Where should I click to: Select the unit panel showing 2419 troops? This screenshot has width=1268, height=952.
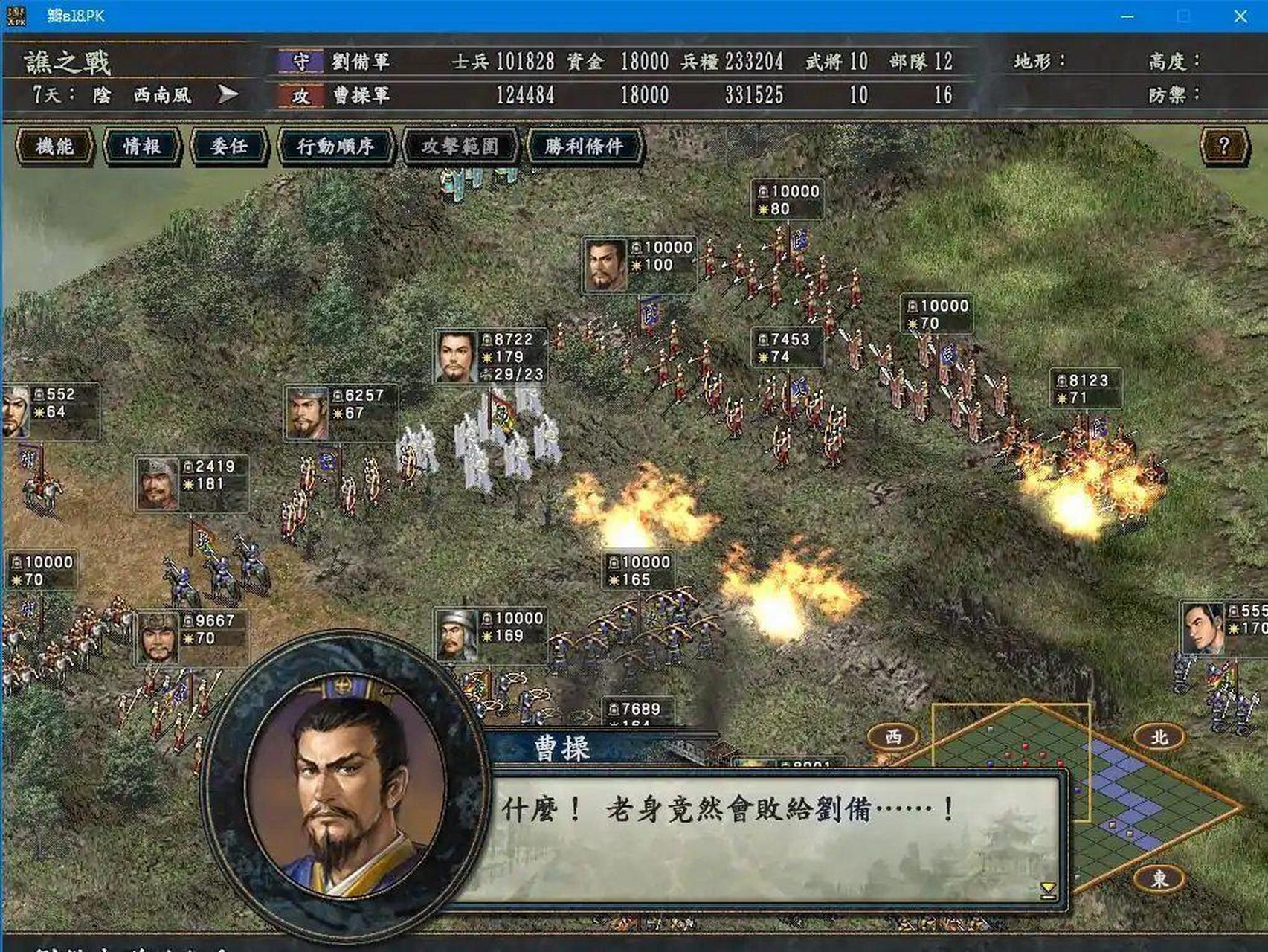[191, 483]
